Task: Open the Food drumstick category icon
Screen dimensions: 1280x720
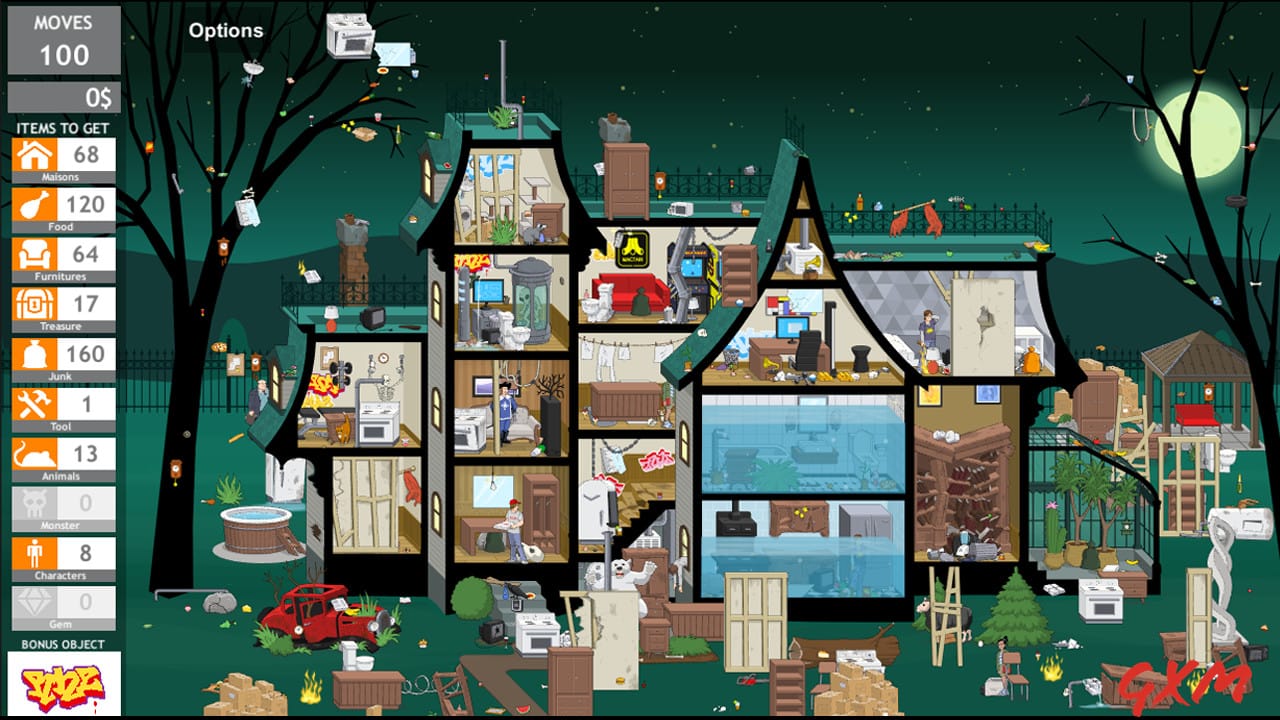Action: pos(34,204)
